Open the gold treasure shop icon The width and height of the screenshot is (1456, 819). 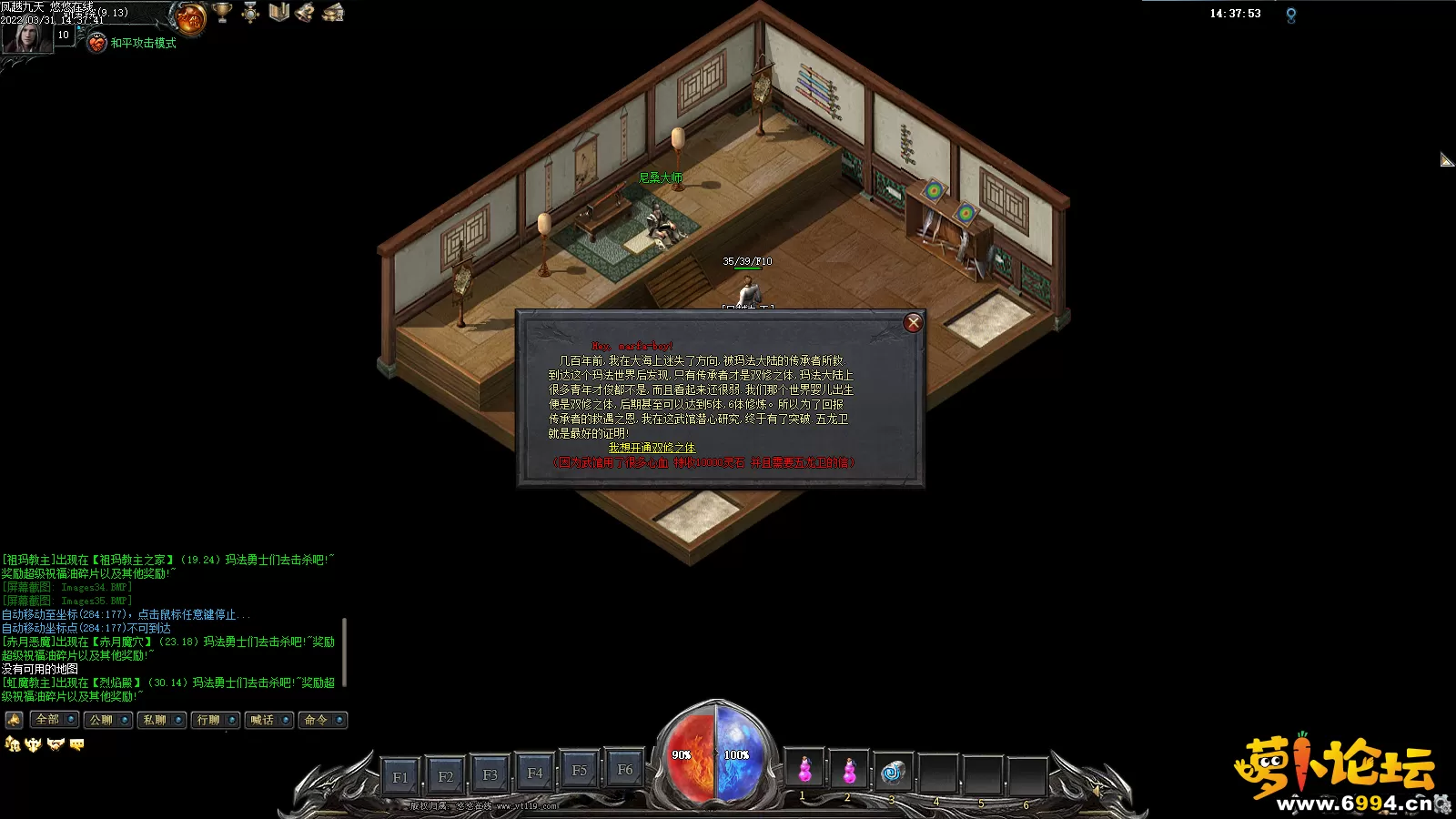tap(334, 13)
